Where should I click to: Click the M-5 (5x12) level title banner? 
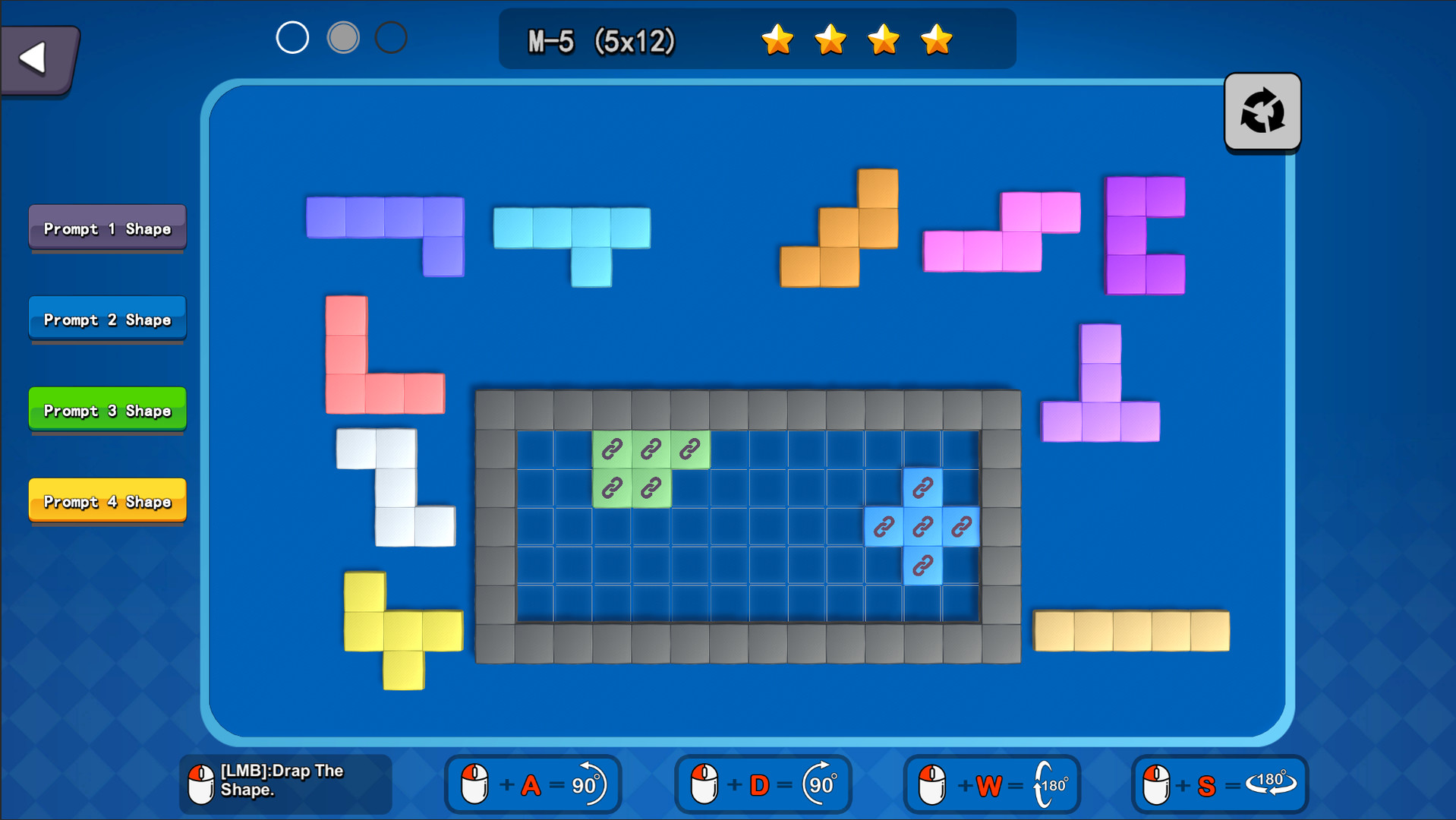point(602,41)
